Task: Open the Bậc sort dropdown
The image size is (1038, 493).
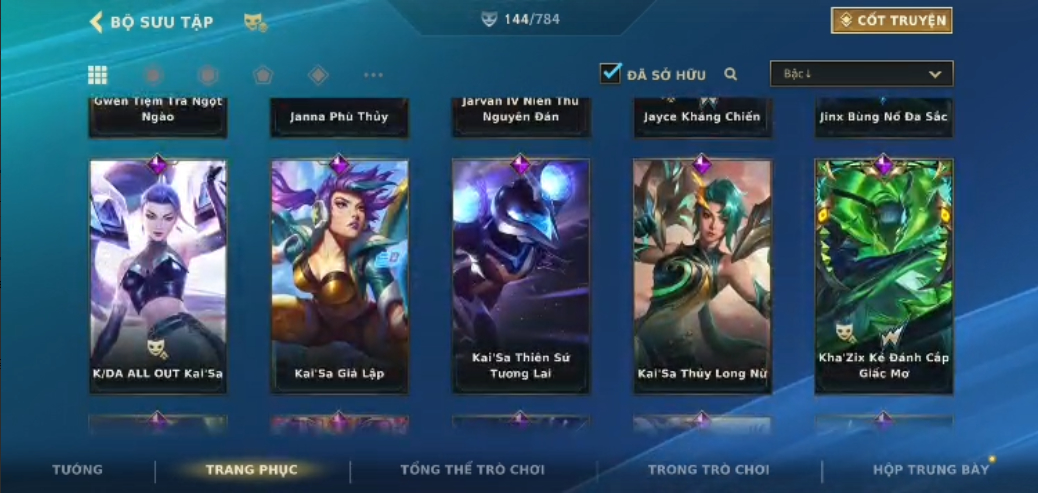Action: pos(861,74)
